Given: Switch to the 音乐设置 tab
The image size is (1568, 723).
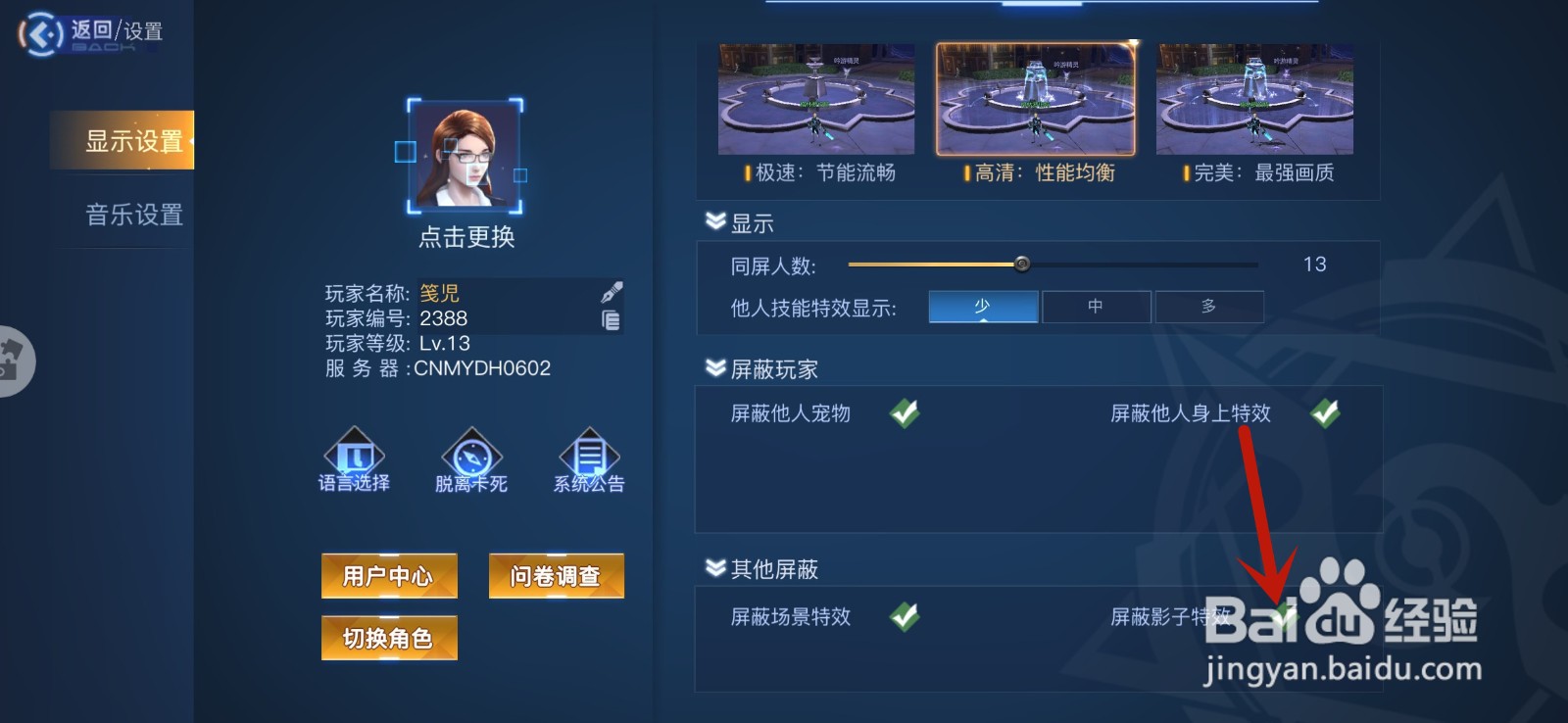Looking at the screenshot, I should pos(132,215).
